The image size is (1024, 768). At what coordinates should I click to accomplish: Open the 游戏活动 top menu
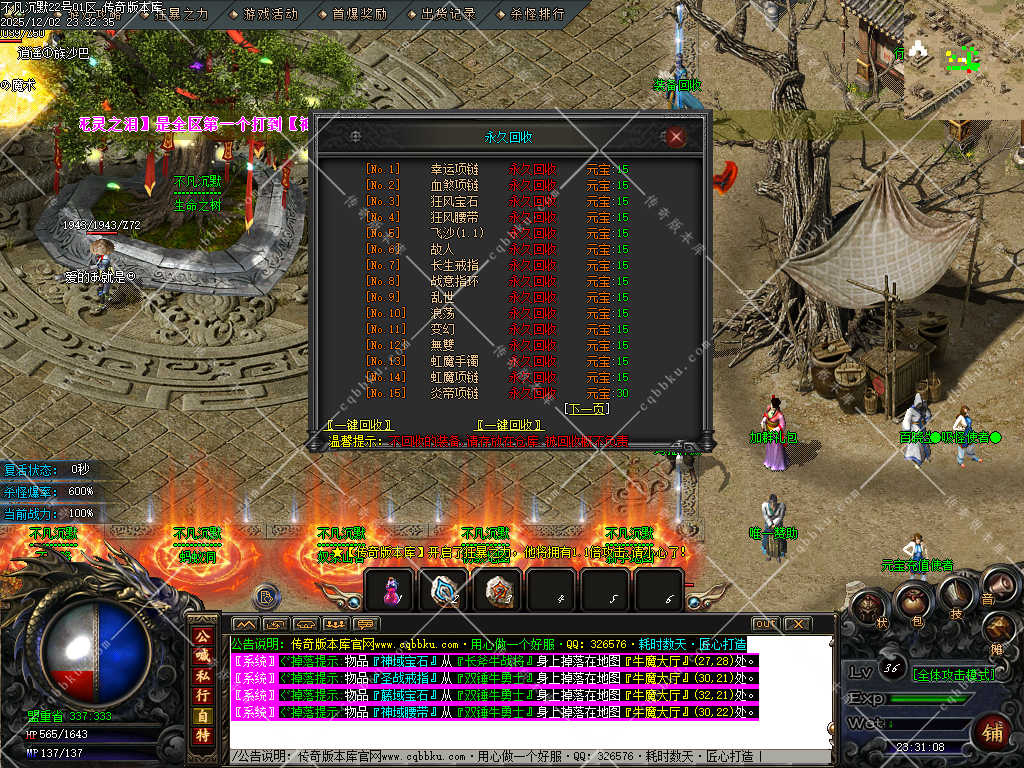pyautogui.click(x=270, y=14)
